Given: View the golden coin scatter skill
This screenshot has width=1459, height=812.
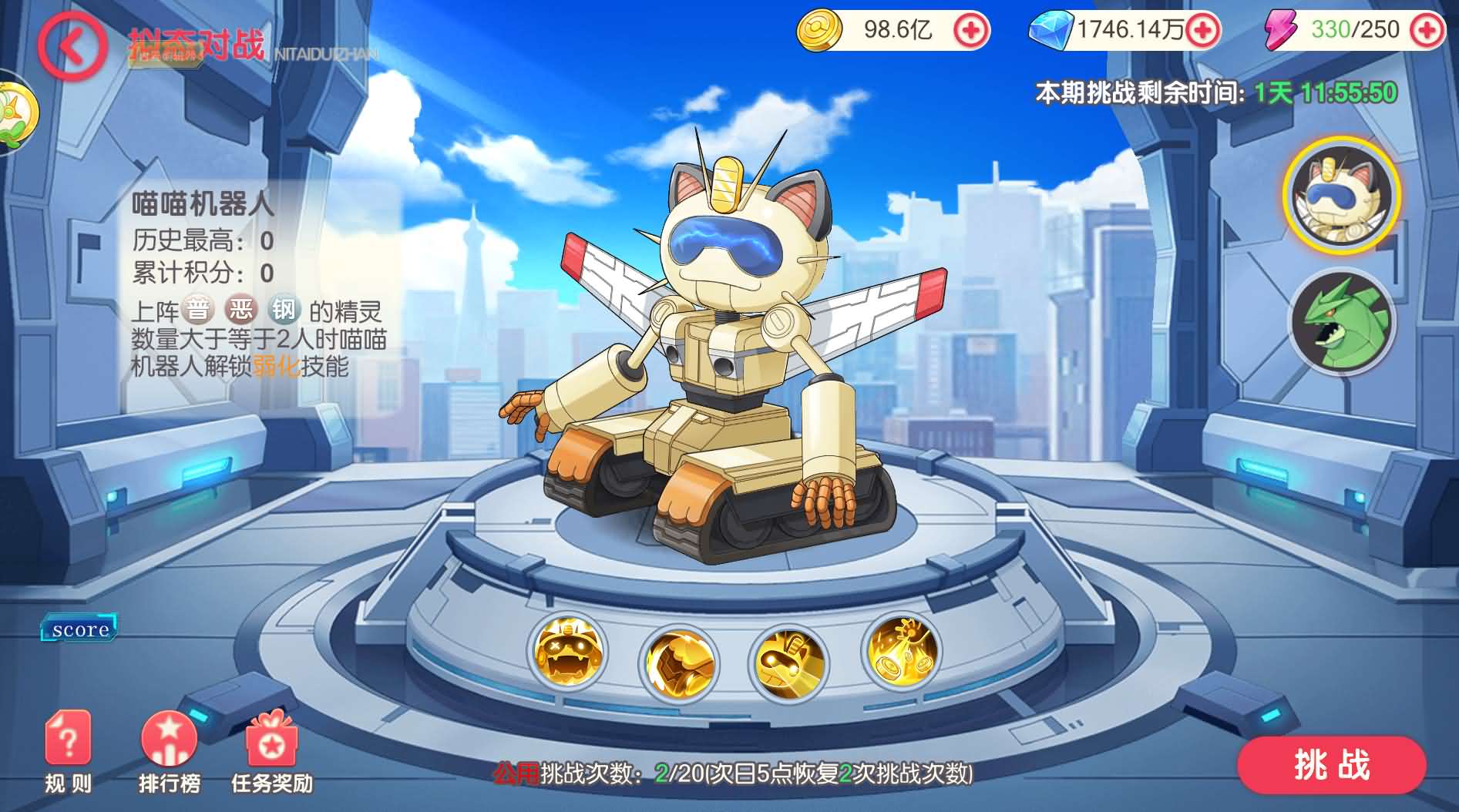Looking at the screenshot, I should 902,655.
